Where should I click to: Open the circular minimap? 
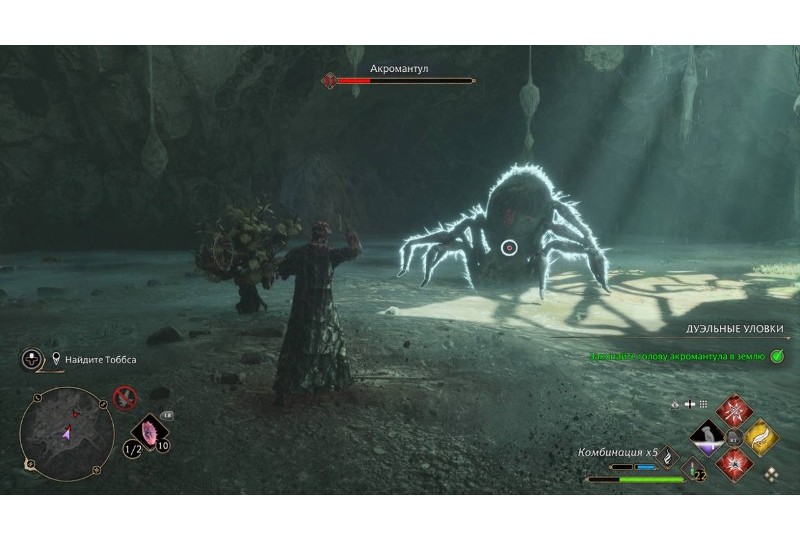[66, 429]
